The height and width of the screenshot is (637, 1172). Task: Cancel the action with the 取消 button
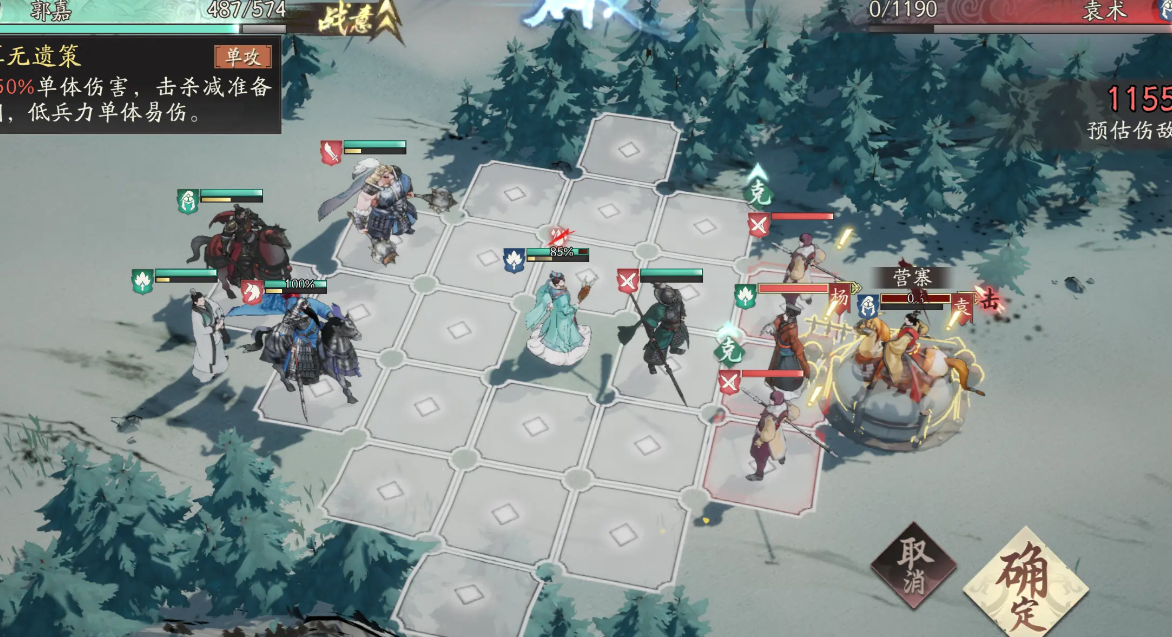[913, 565]
